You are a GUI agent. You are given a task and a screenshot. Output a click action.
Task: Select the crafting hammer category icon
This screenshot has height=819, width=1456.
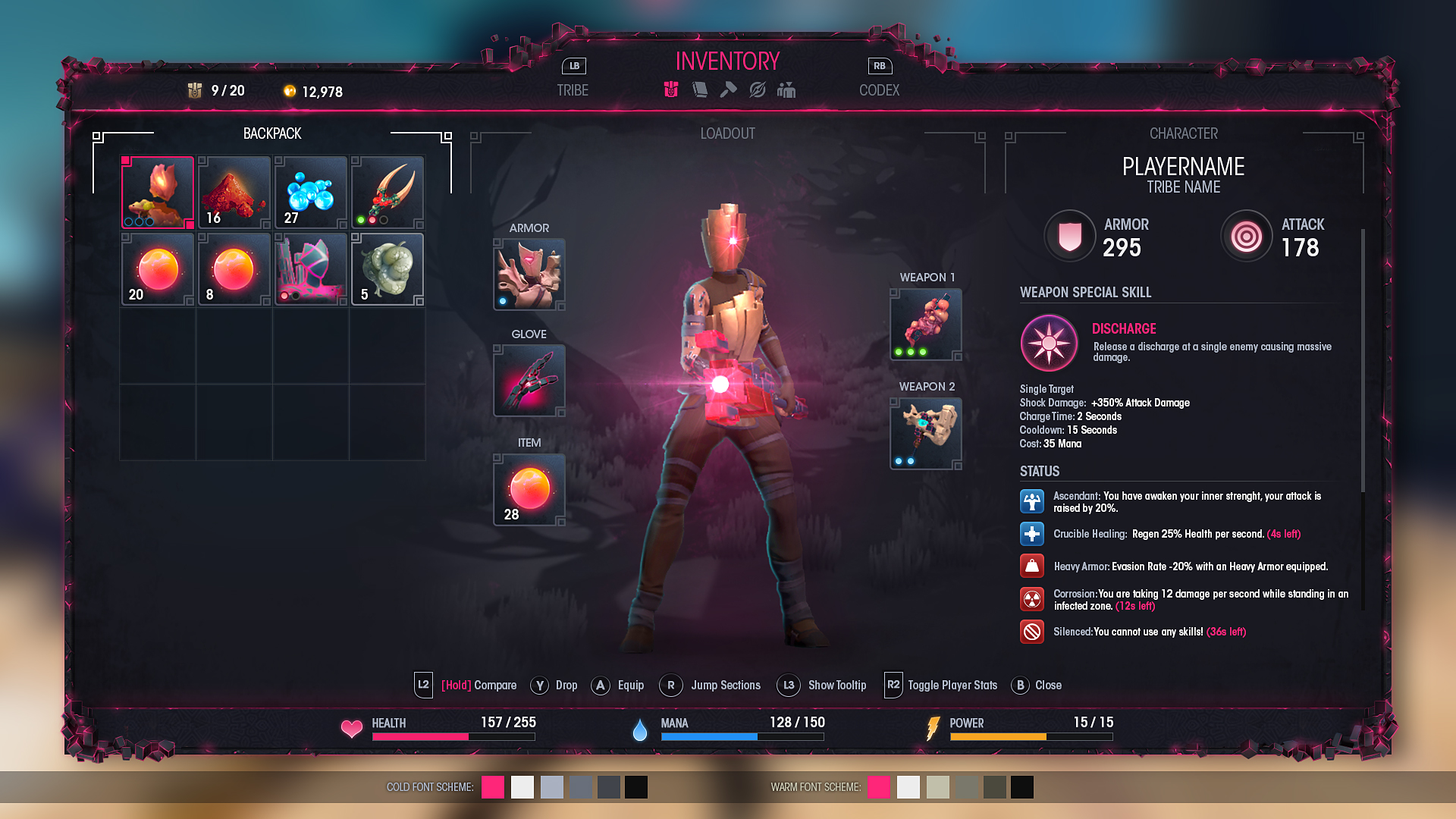728,90
